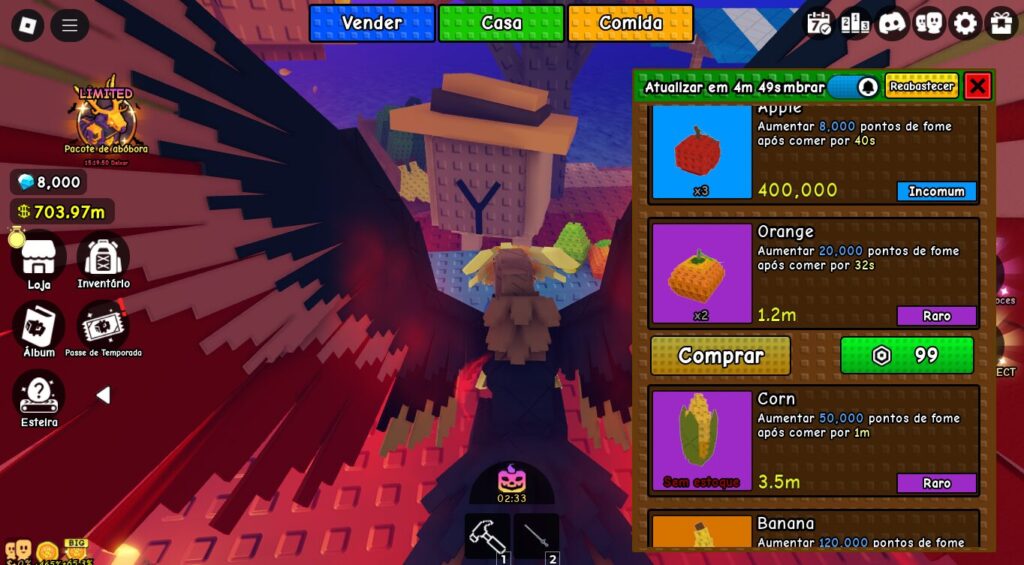Click the Reabastecer restock button
The image size is (1024, 565).
pyautogui.click(x=921, y=86)
